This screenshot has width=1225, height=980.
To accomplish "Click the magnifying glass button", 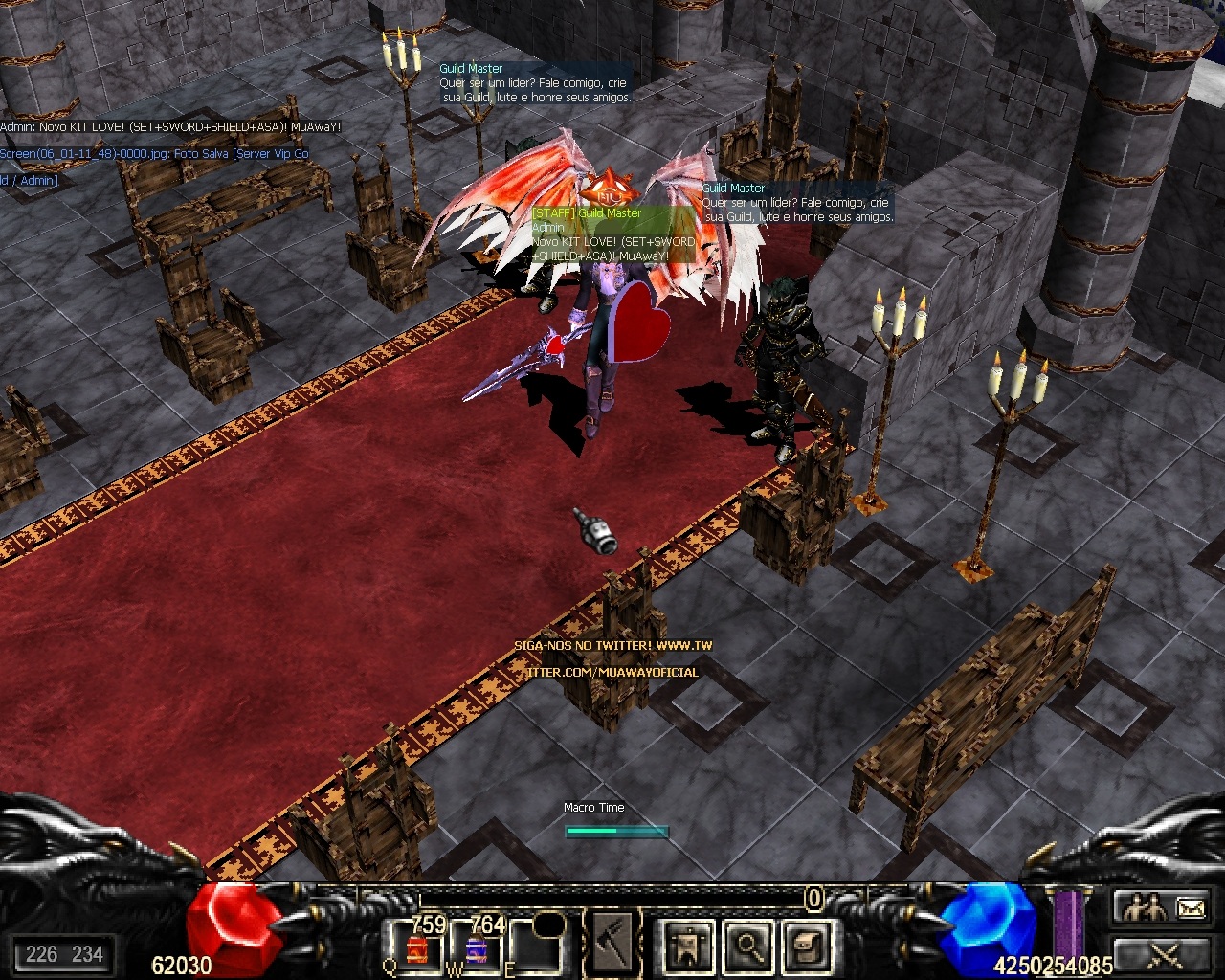I will point(746,946).
